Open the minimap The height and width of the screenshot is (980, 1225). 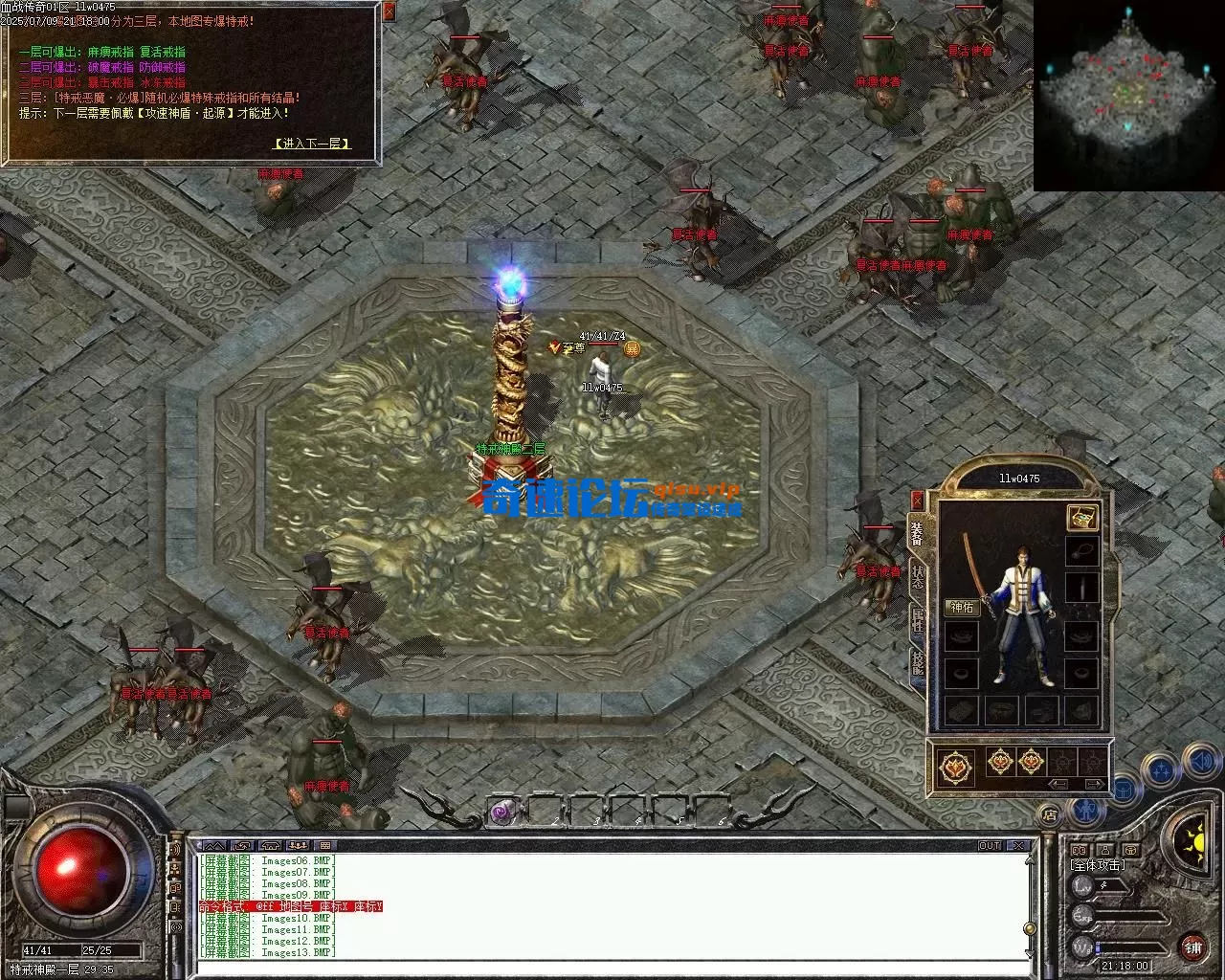pyautogui.click(x=1128, y=95)
